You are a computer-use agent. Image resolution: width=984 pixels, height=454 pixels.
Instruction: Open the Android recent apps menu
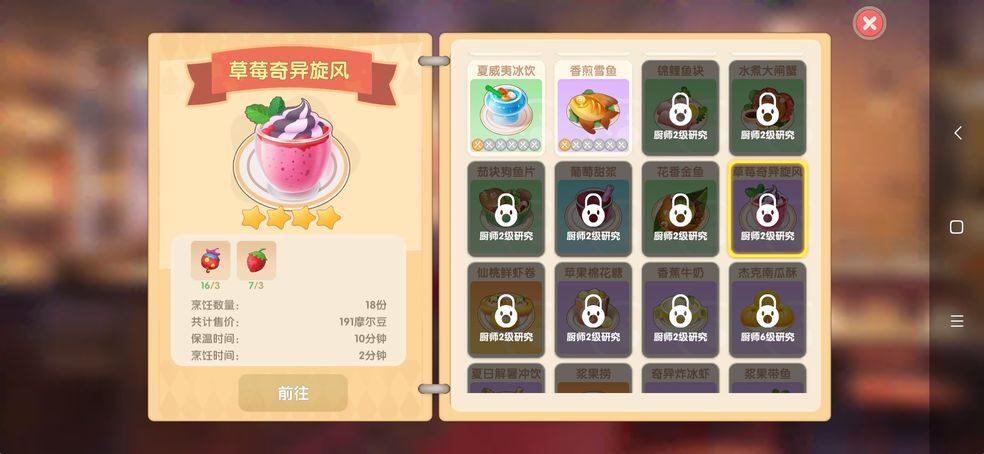click(957, 321)
